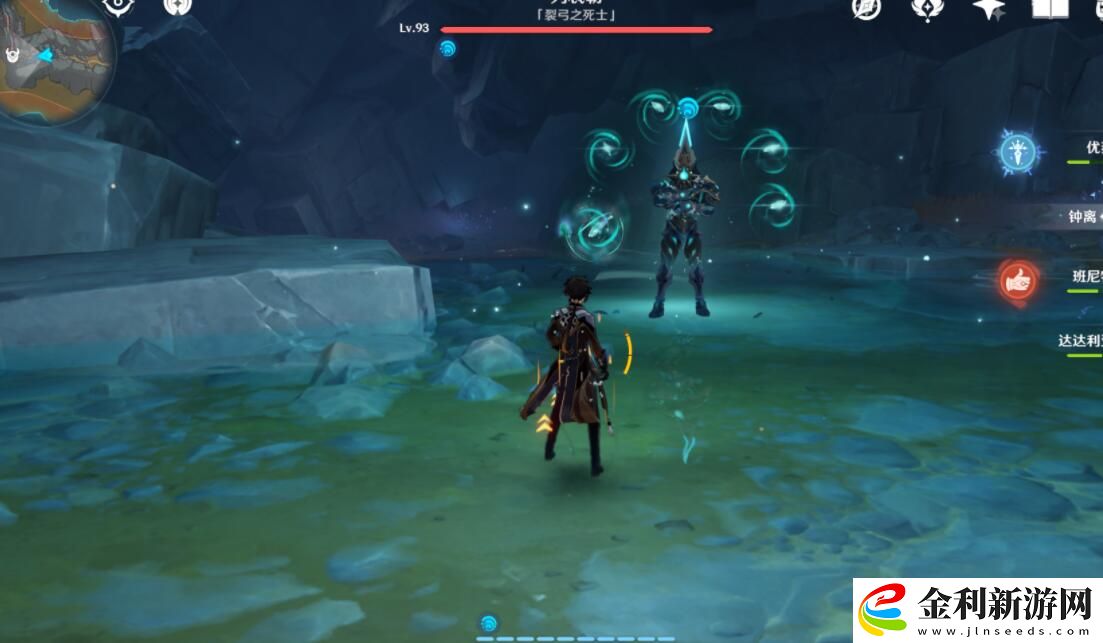This screenshot has width=1103, height=643.
Task: Click the red thumbs-up buff icon
Action: [1018, 282]
